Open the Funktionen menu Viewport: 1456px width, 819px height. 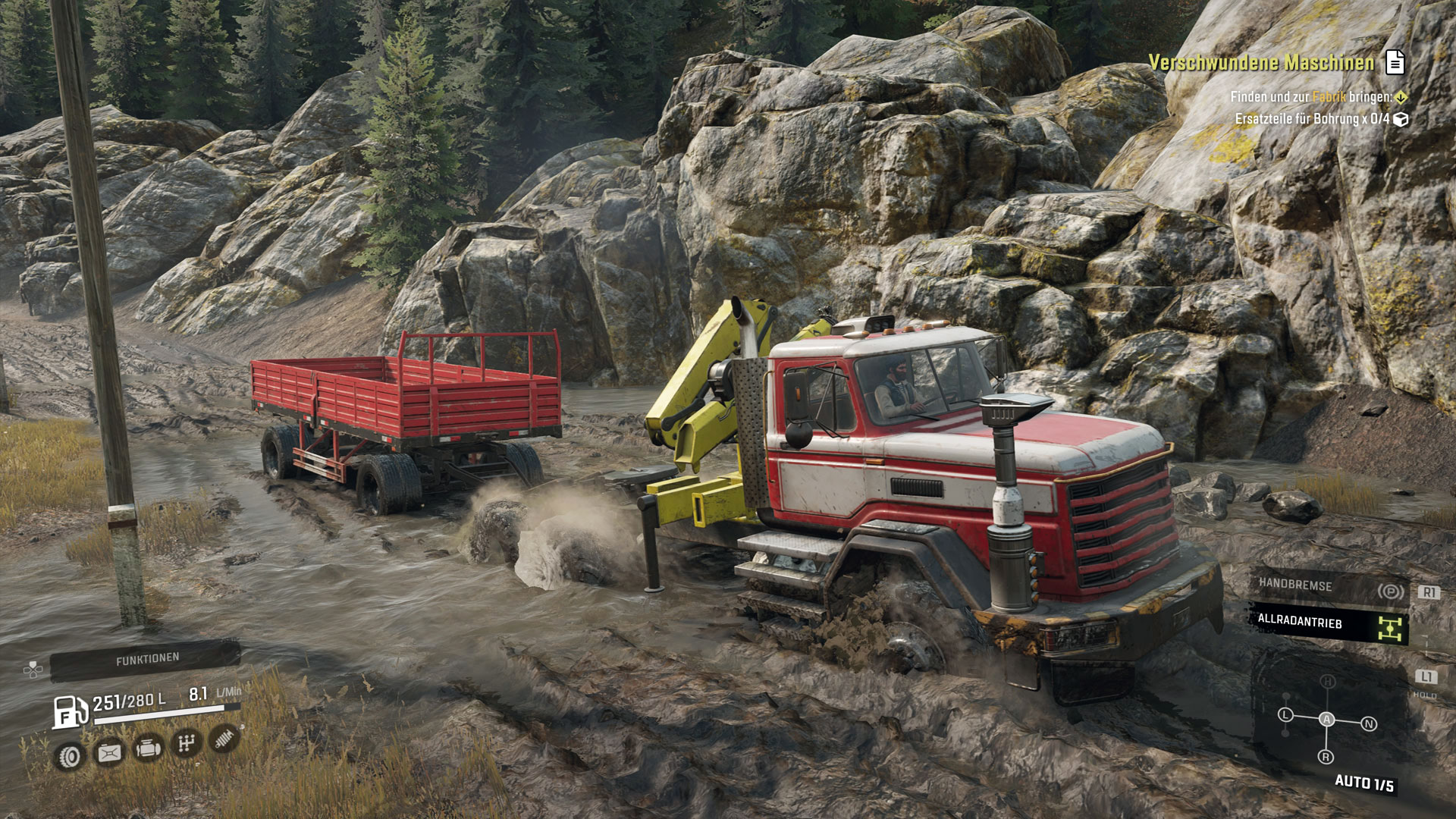147,660
